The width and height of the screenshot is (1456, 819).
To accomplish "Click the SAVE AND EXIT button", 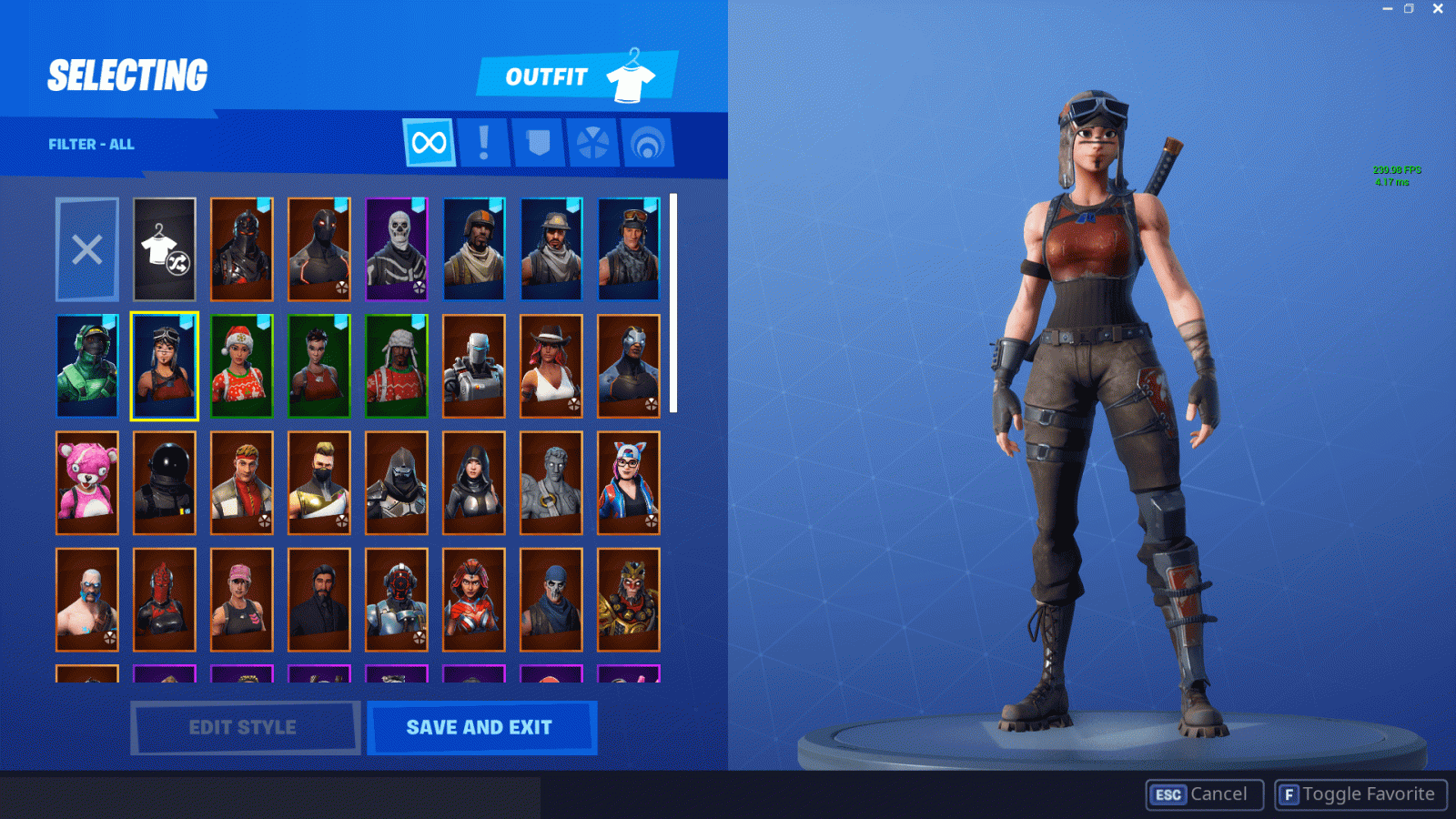I will pyautogui.click(x=480, y=726).
